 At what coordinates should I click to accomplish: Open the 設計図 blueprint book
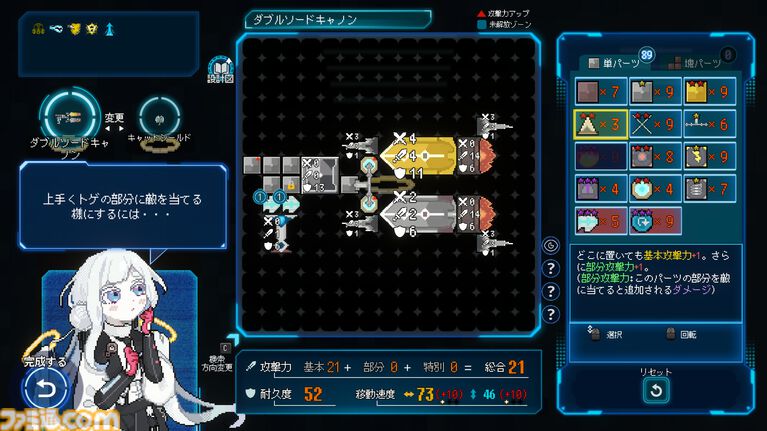(x=221, y=69)
